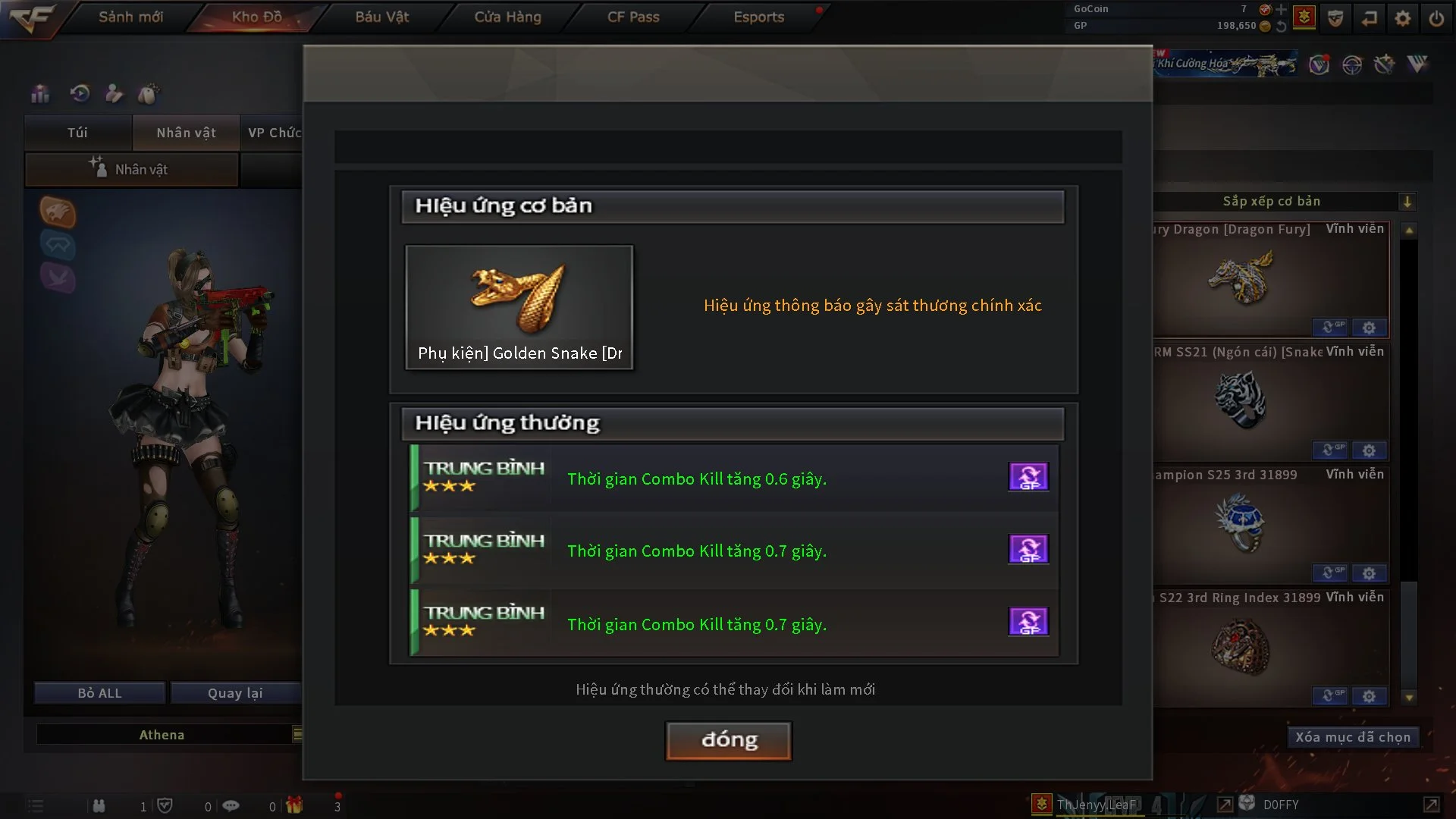Open the Settings gear icon
The image size is (1456, 819).
(1402, 18)
